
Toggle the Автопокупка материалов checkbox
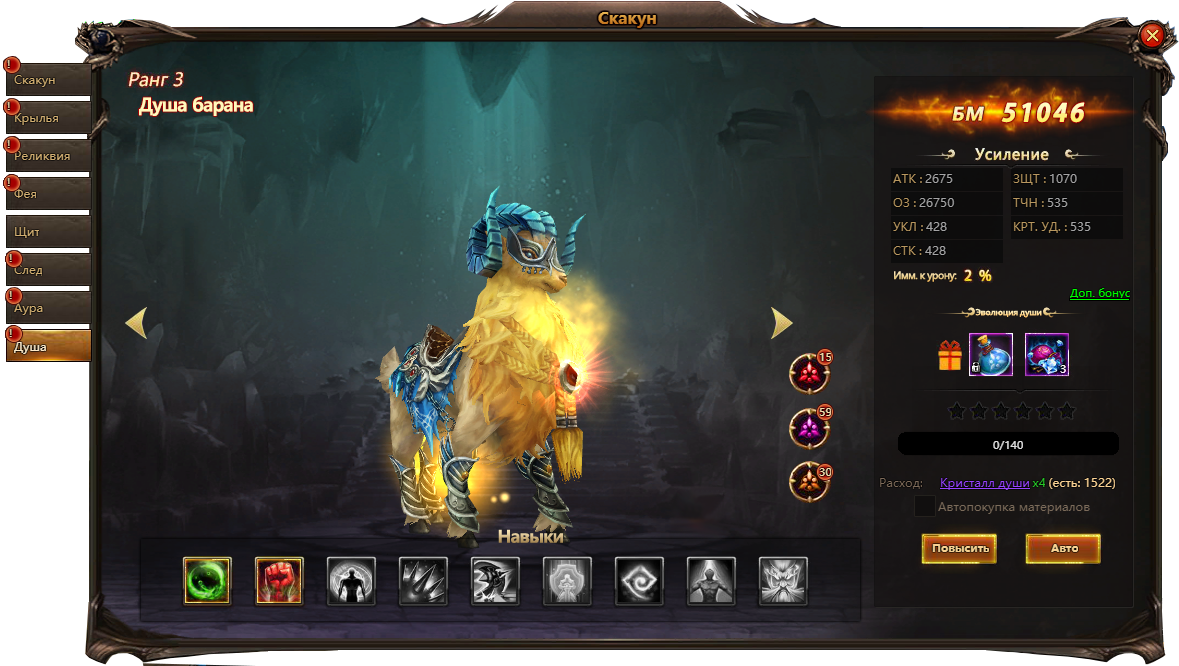coord(925,506)
